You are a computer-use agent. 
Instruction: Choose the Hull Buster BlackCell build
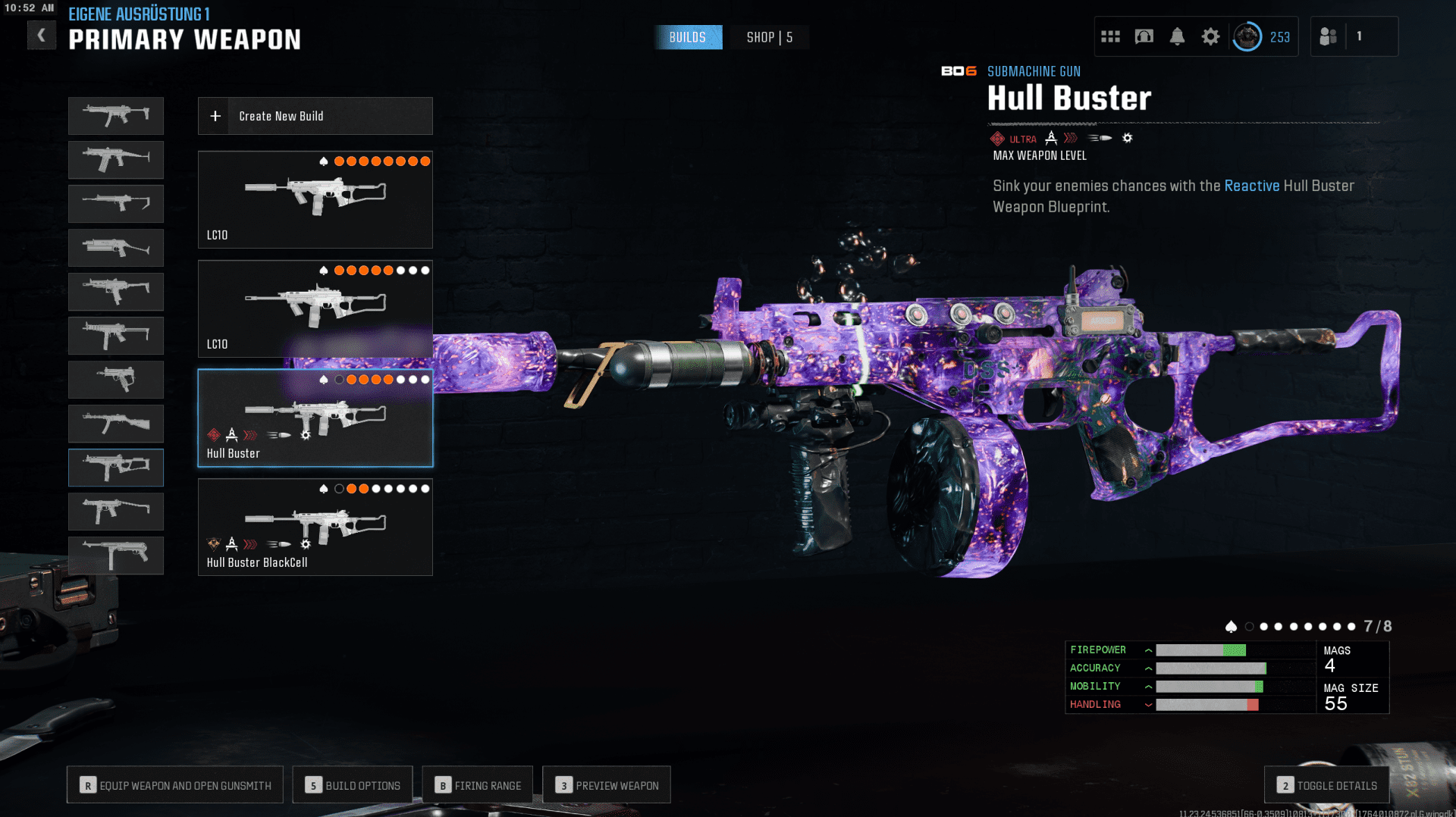coord(315,527)
